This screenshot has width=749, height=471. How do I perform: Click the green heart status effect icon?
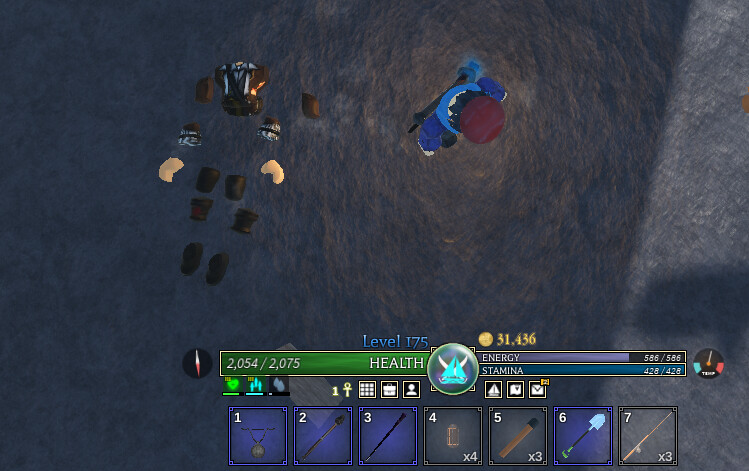232,385
